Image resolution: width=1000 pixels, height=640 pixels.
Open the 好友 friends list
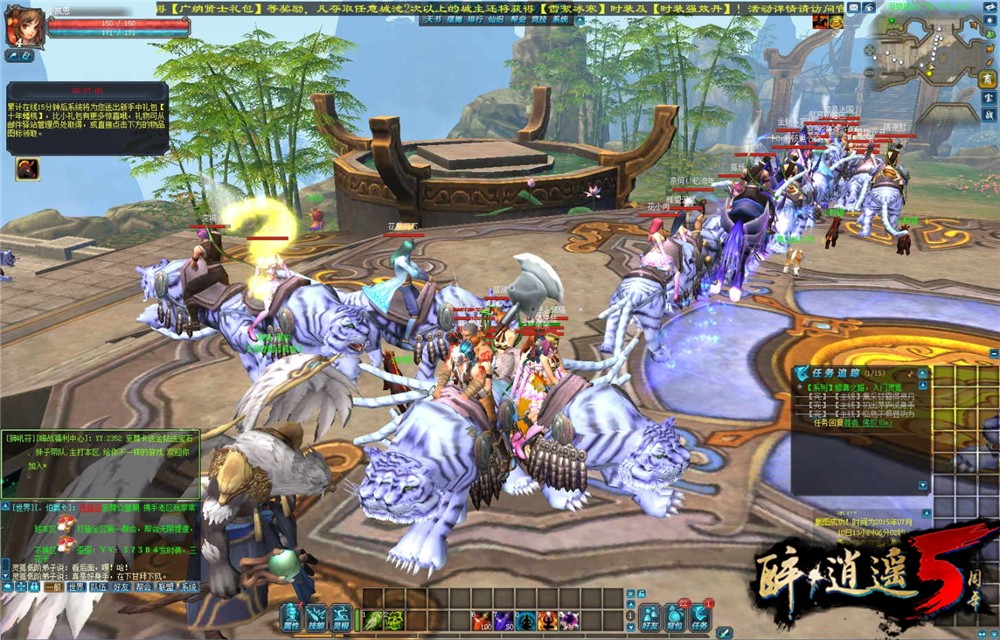tap(650, 617)
